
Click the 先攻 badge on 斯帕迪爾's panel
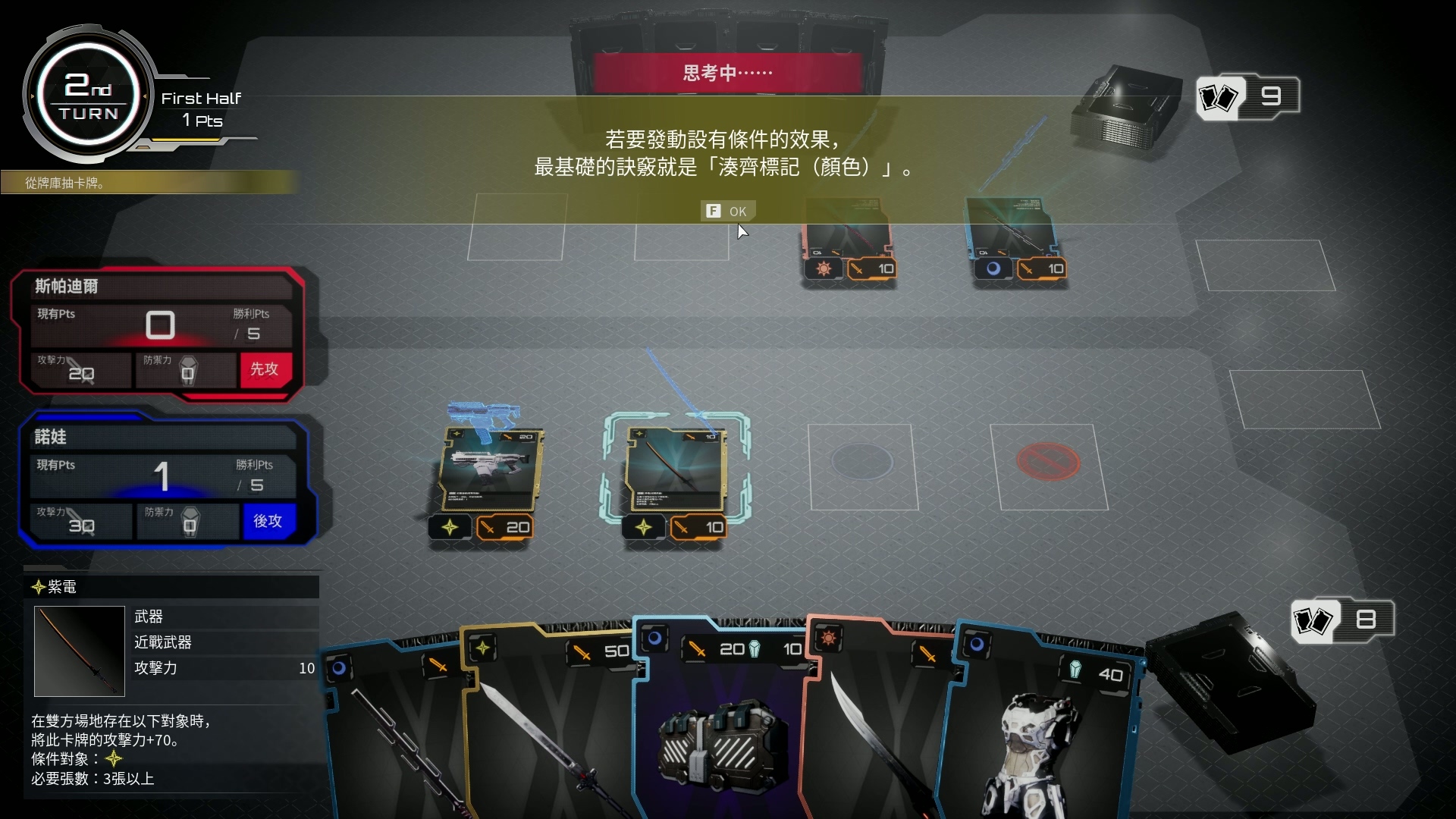click(264, 370)
